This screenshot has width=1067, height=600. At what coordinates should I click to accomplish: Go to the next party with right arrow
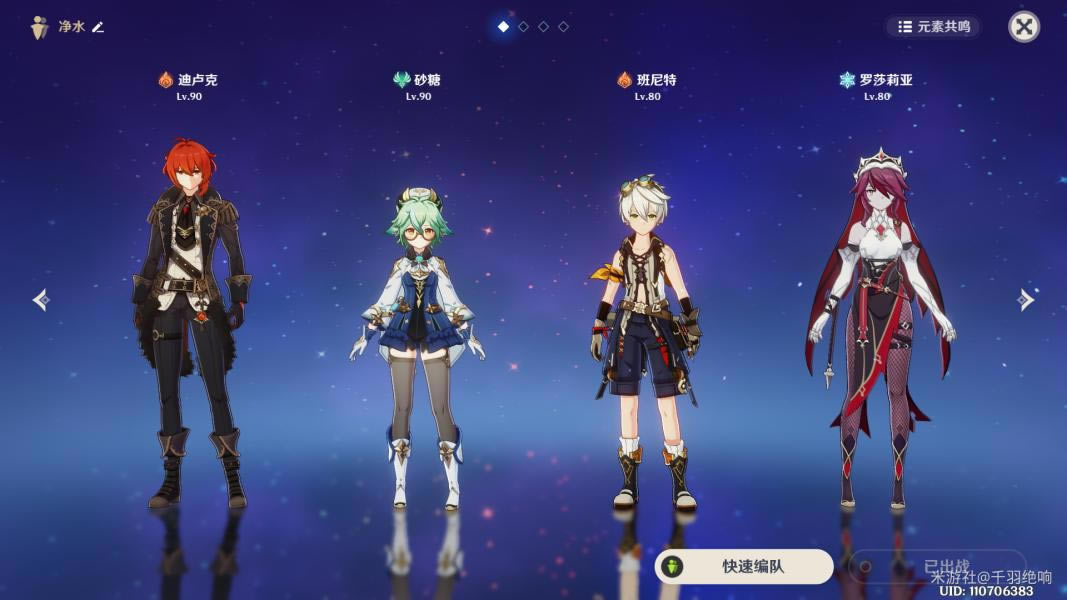coord(1026,300)
